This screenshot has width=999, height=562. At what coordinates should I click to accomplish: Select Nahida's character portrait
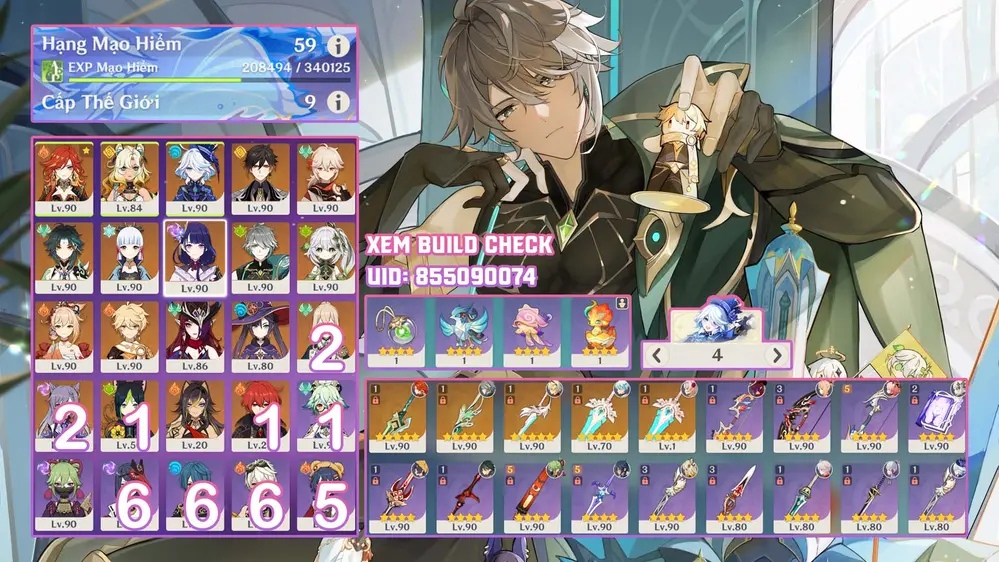click(324, 257)
